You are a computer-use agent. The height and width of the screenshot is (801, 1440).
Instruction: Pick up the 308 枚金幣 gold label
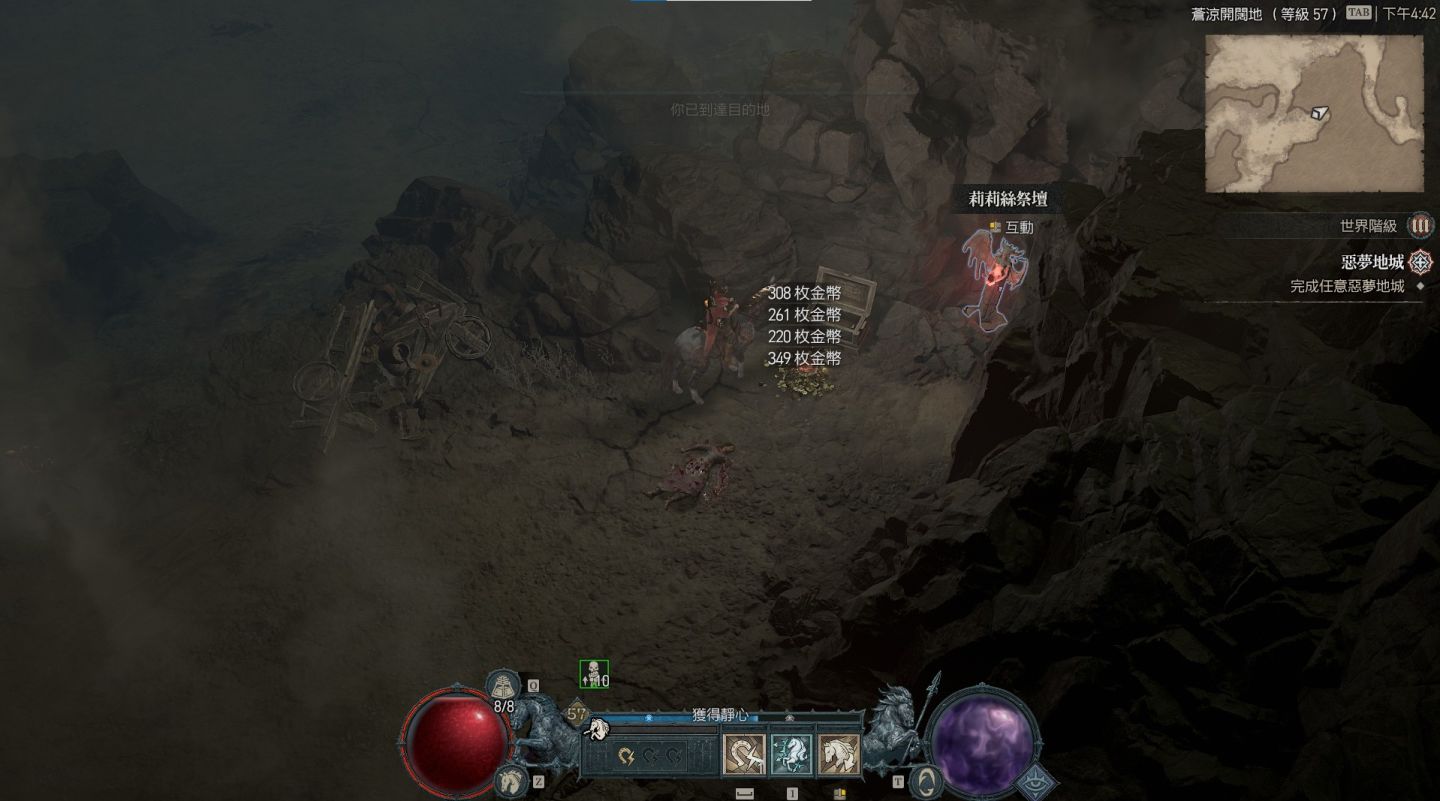pos(804,293)
